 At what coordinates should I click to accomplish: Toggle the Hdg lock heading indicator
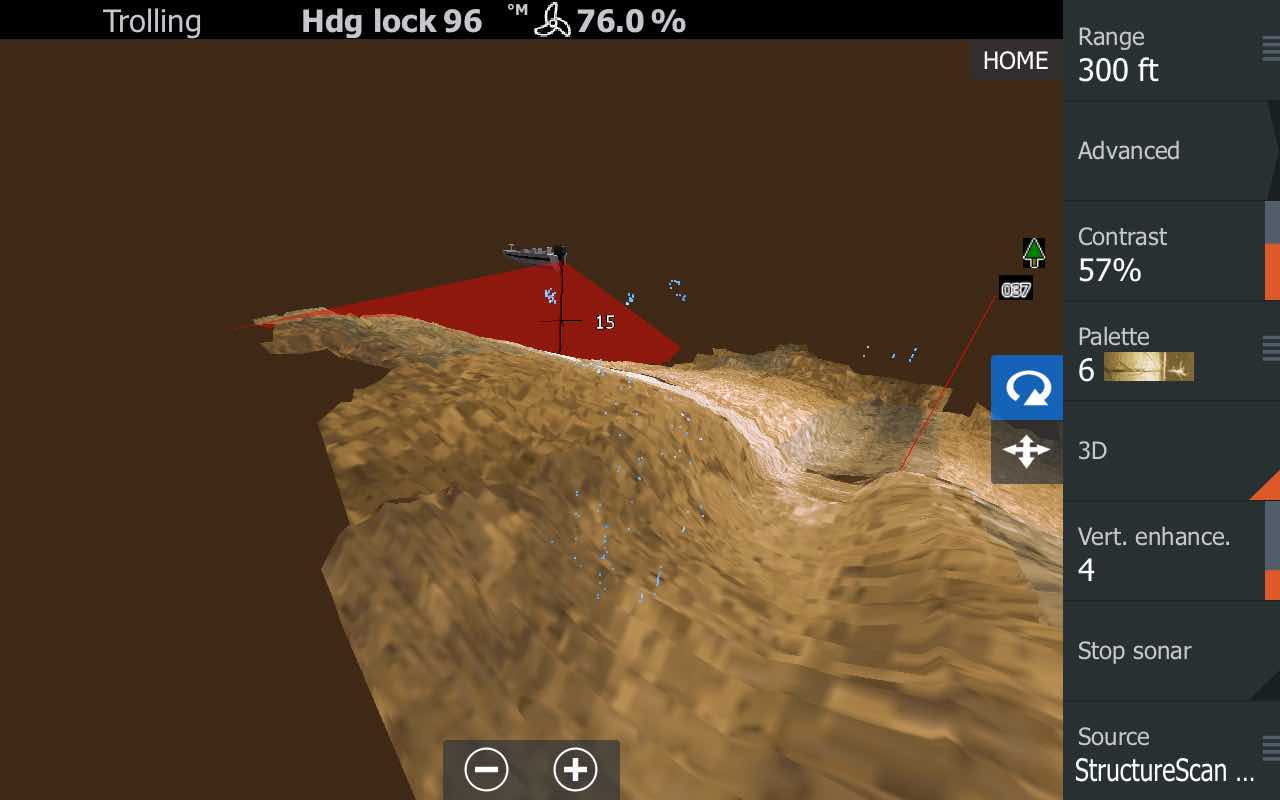391,20
